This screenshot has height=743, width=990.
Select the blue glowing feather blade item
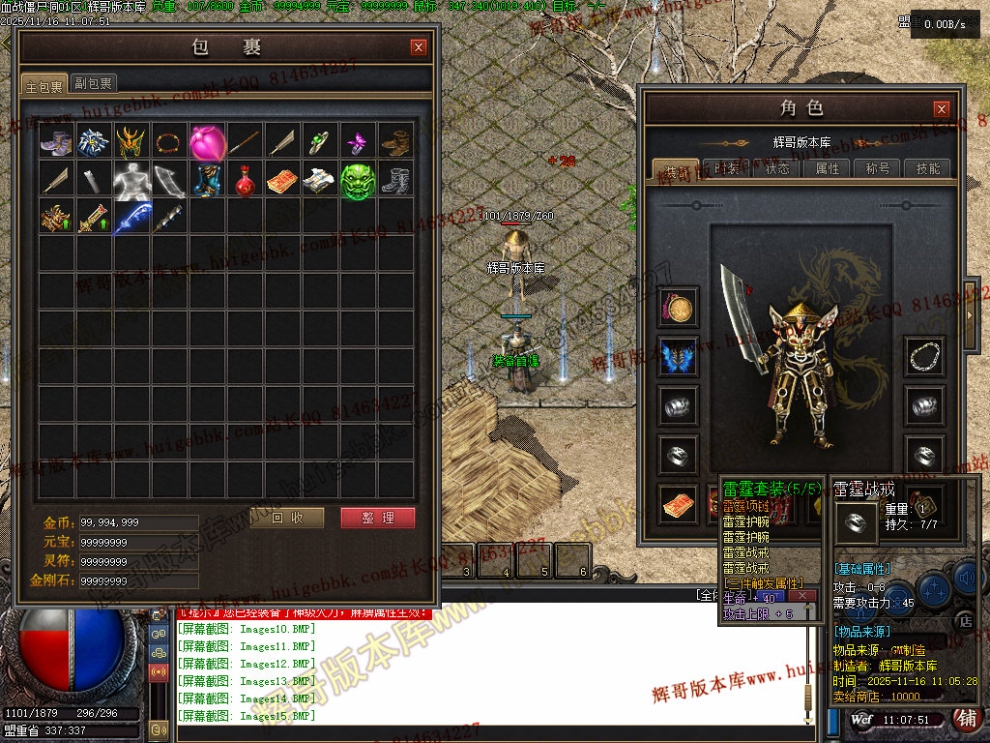[131, 219]
